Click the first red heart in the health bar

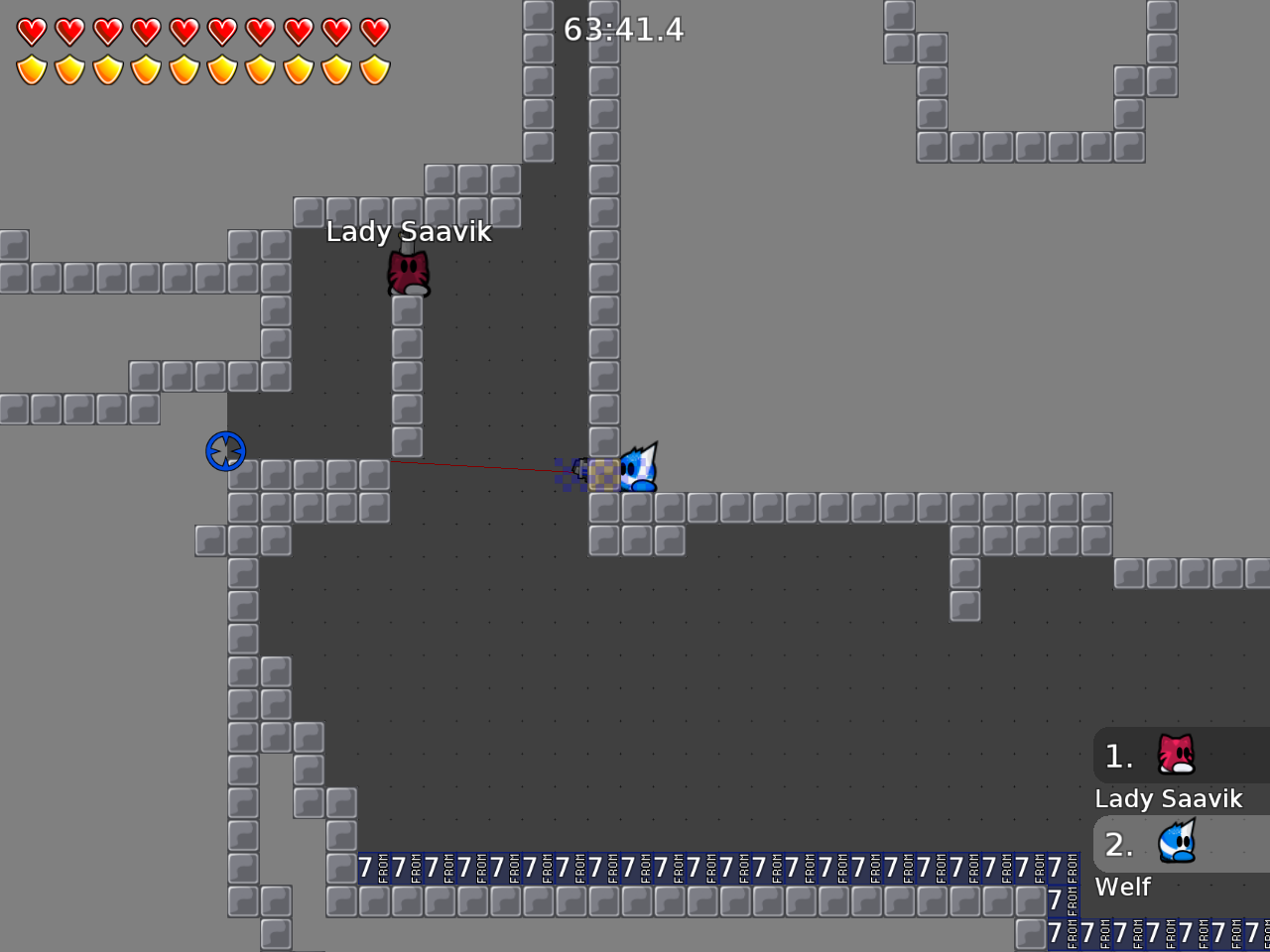[33, 31]
